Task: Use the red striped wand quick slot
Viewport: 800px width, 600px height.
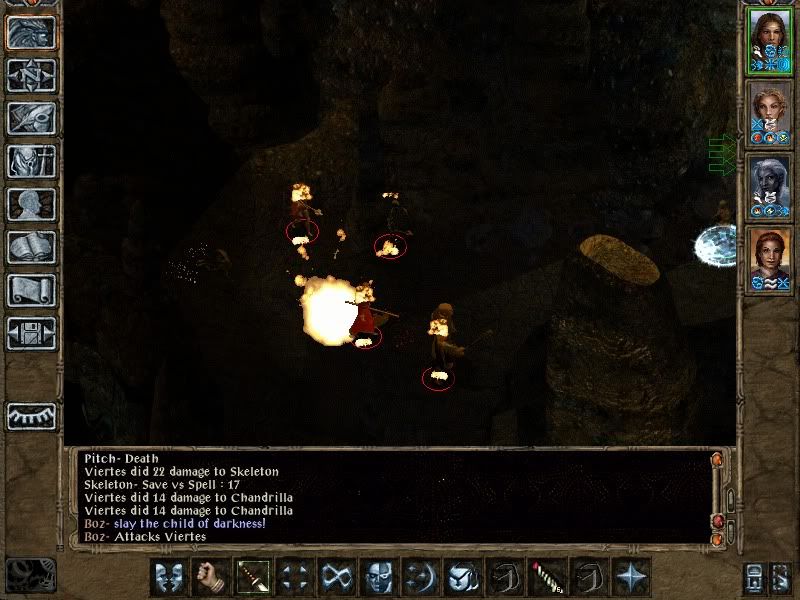Action: (545, 577)
